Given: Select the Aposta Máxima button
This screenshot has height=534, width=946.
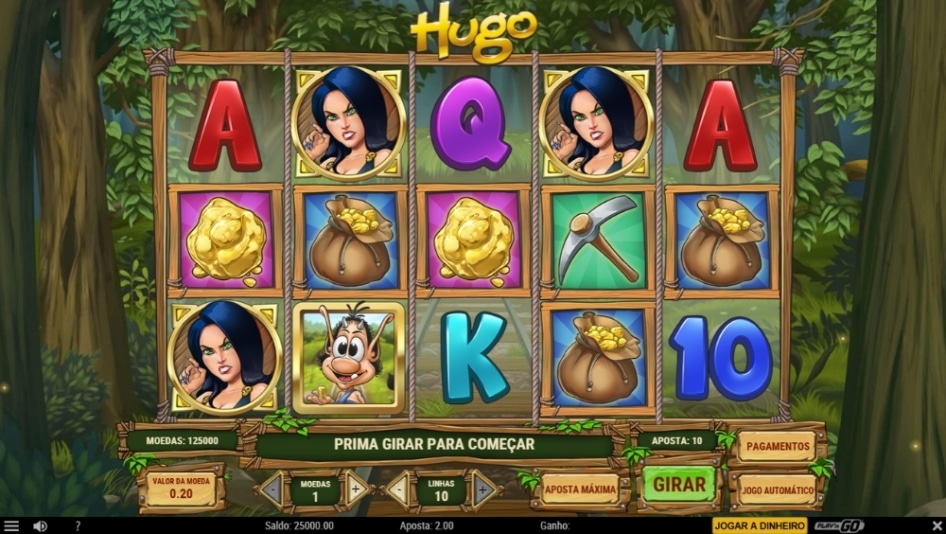Looking at the screenshot, I should (x=579, y=489).
